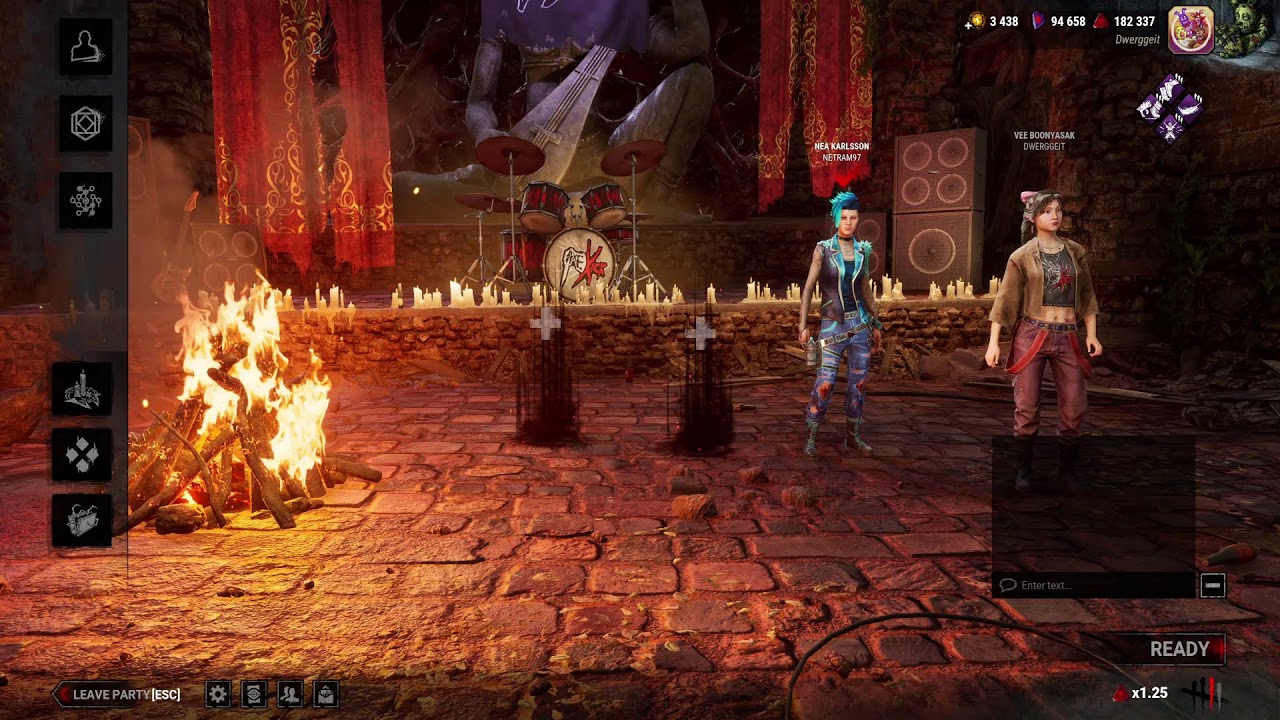Minimize the chat box

pos(1212,585)
